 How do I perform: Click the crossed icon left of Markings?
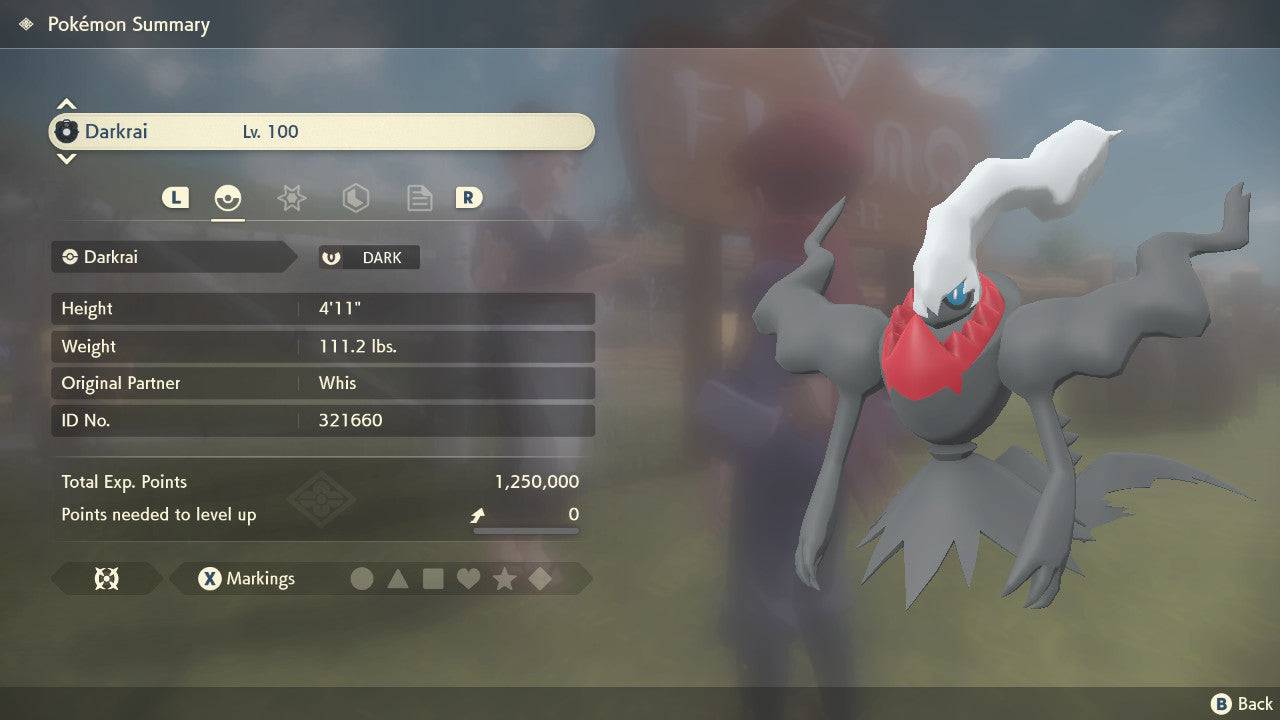coord(106,578)
